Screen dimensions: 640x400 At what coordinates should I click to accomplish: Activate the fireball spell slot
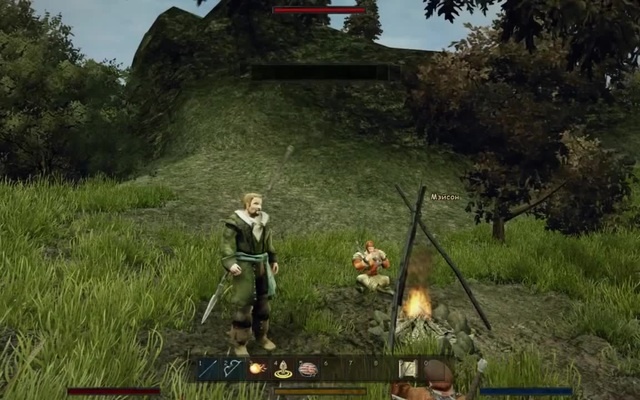tap(258, 369)
